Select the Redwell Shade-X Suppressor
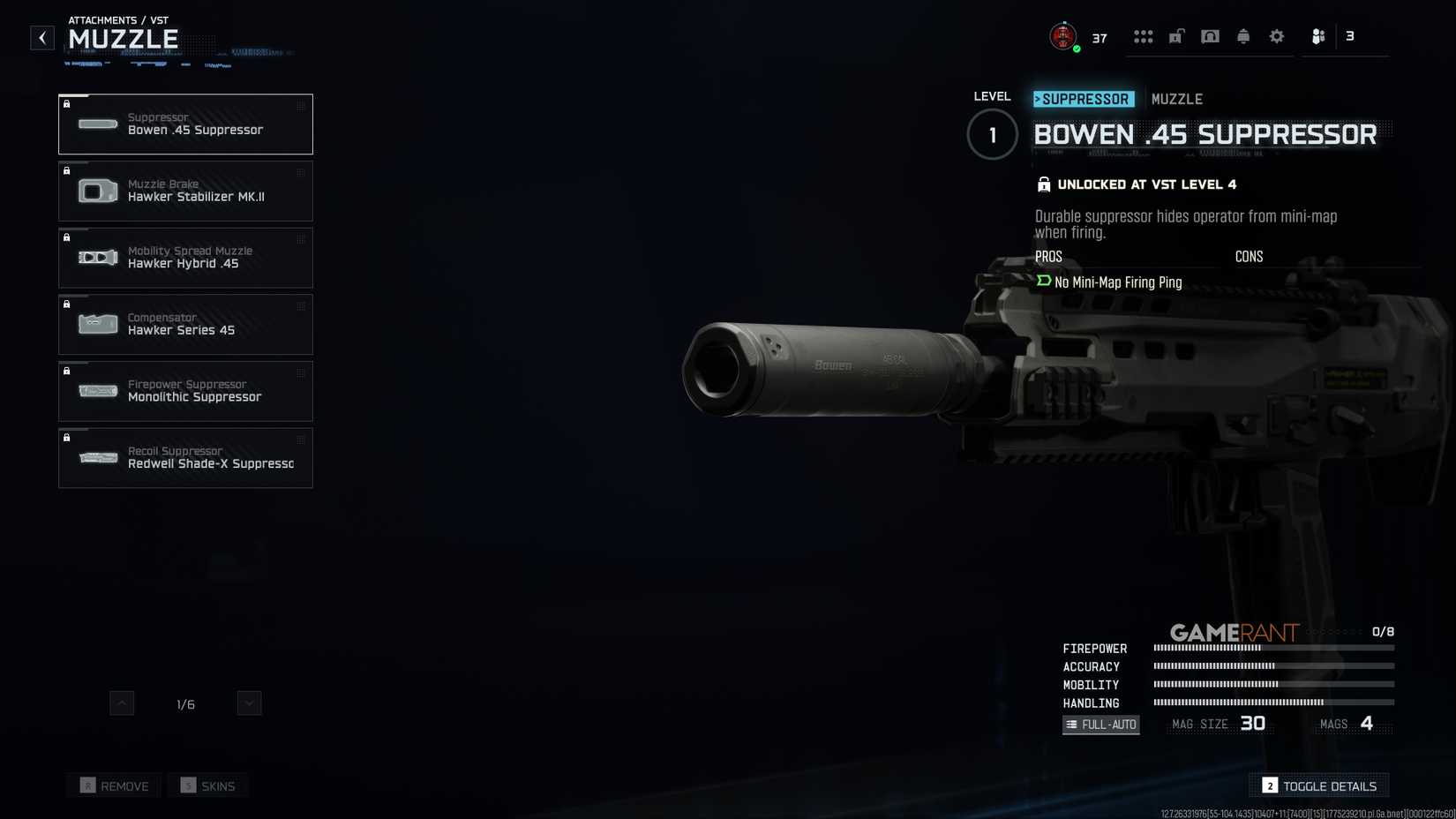This screenshot has width=1456, height=819. [x=185, y=457]
